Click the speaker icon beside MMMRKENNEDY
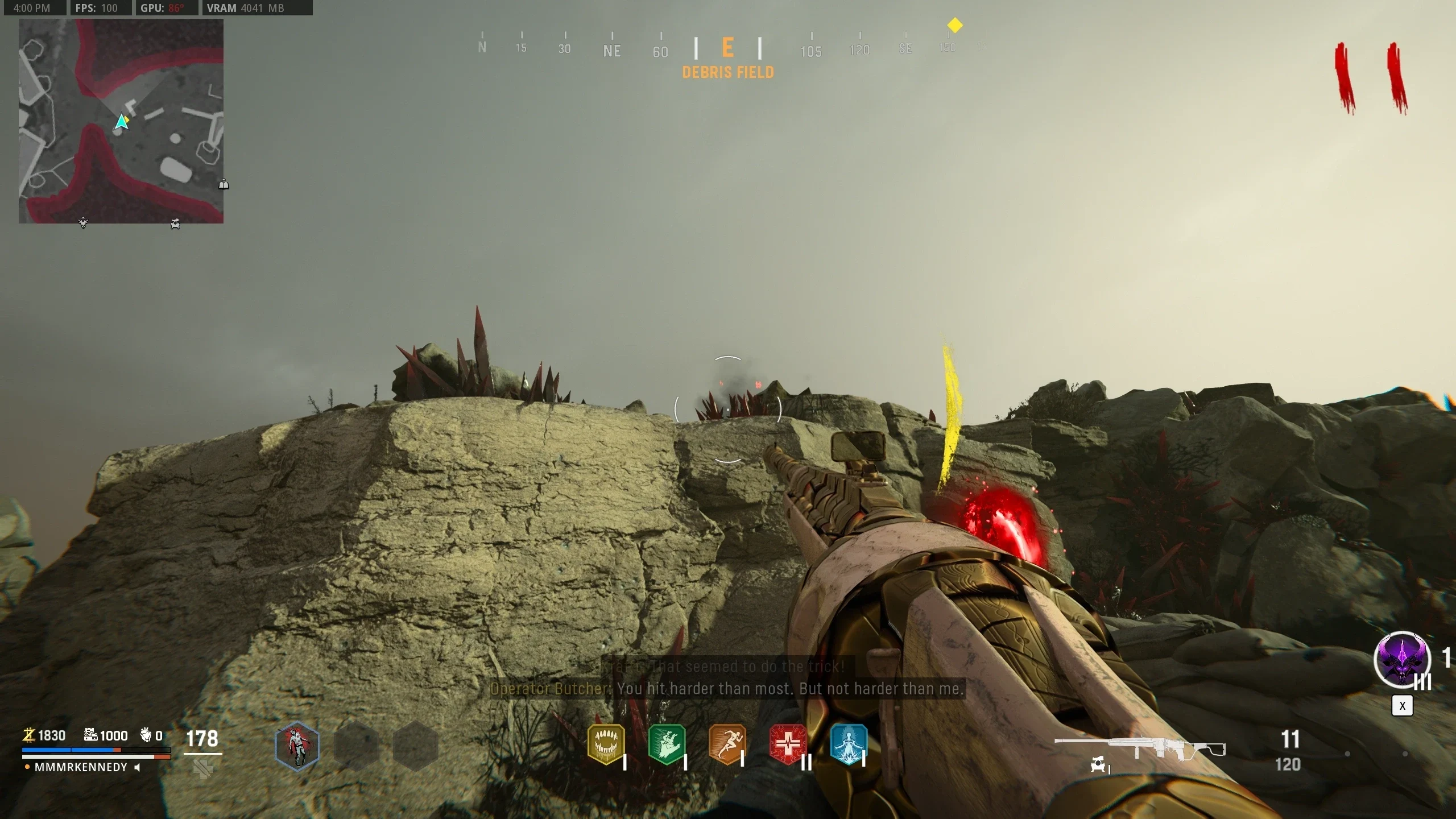 click(137, 767)
